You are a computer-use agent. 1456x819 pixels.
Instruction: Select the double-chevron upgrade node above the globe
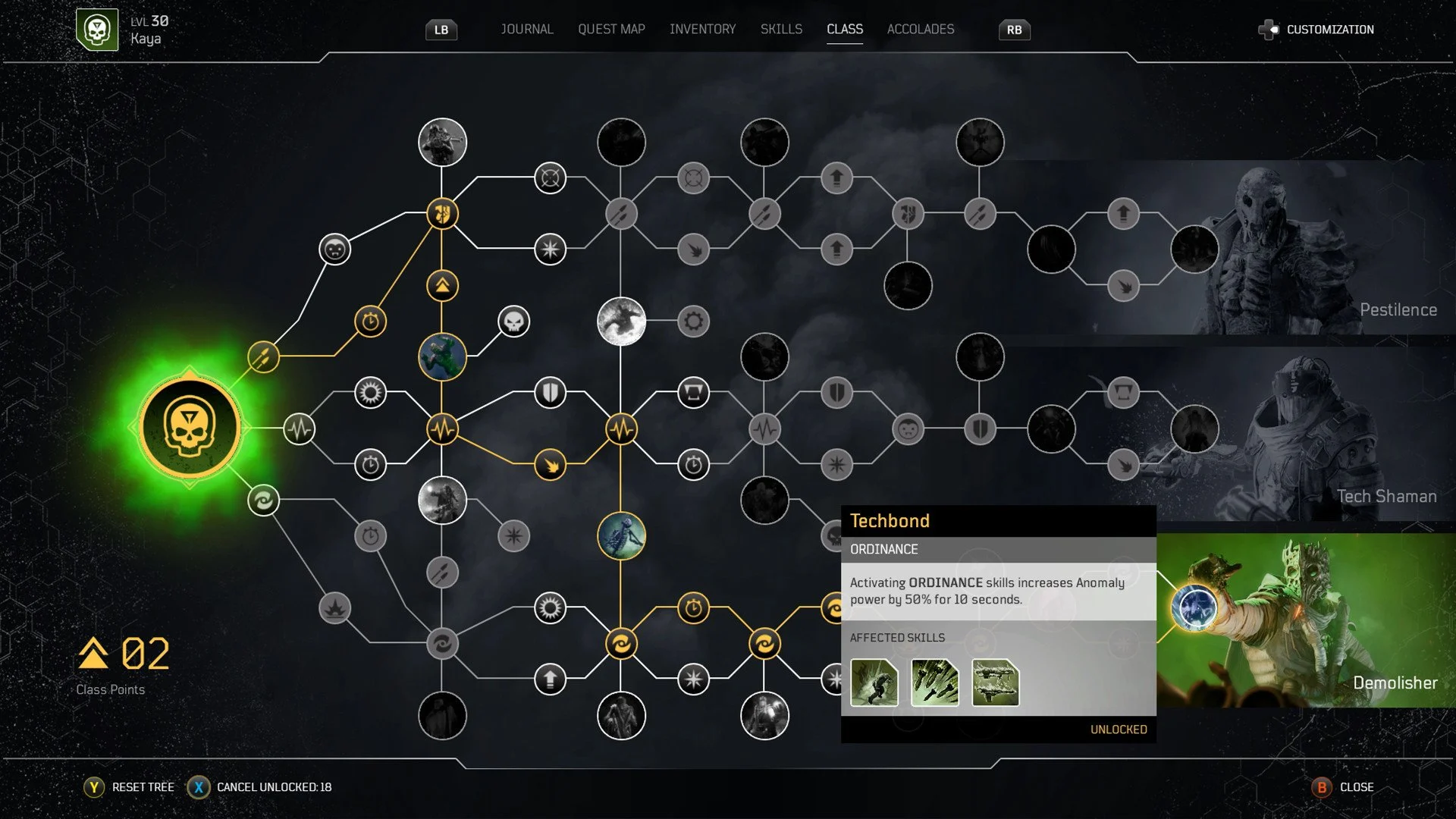tap(442, 286)
